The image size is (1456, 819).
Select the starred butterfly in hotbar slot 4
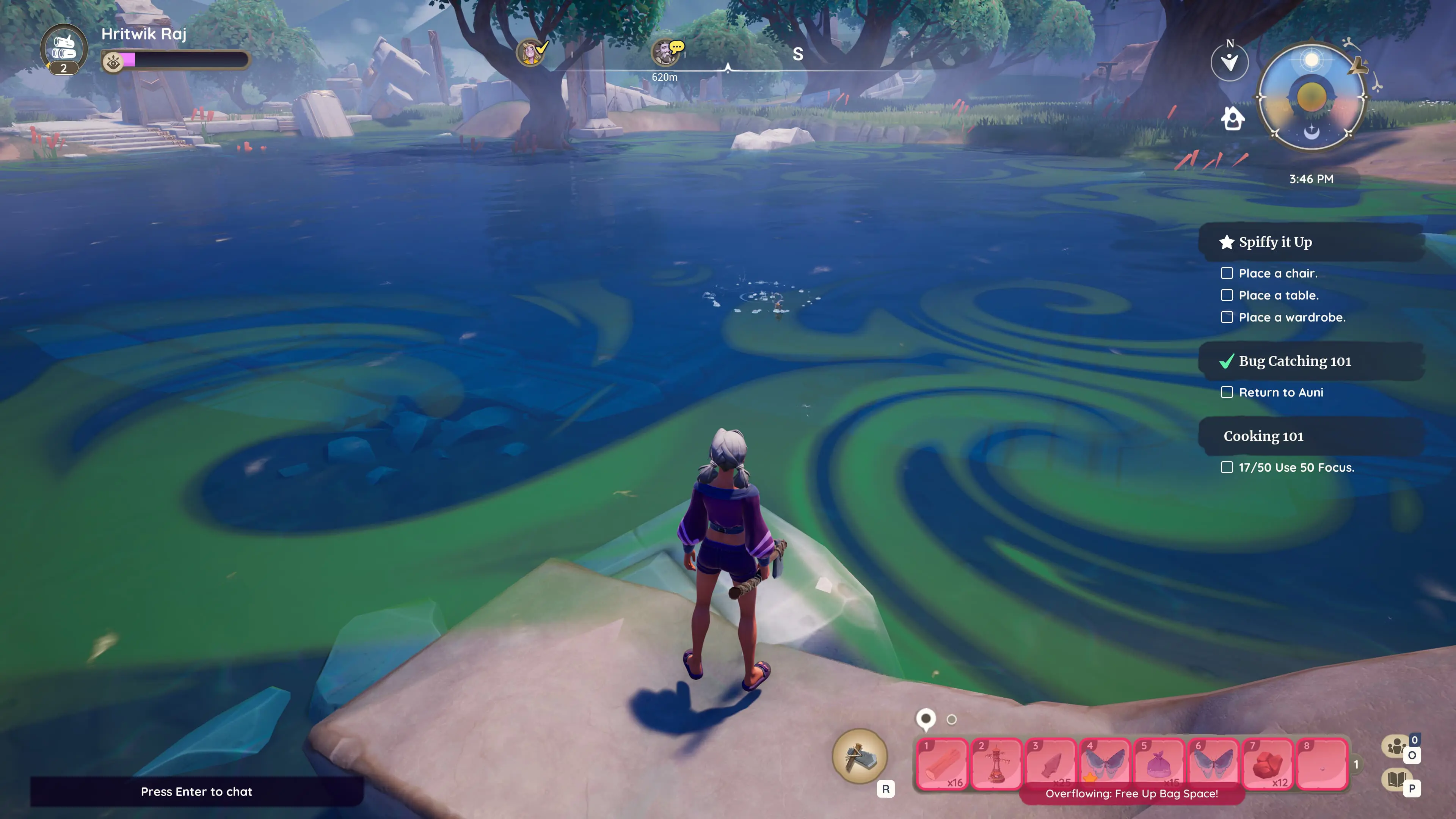(1105, 764)
